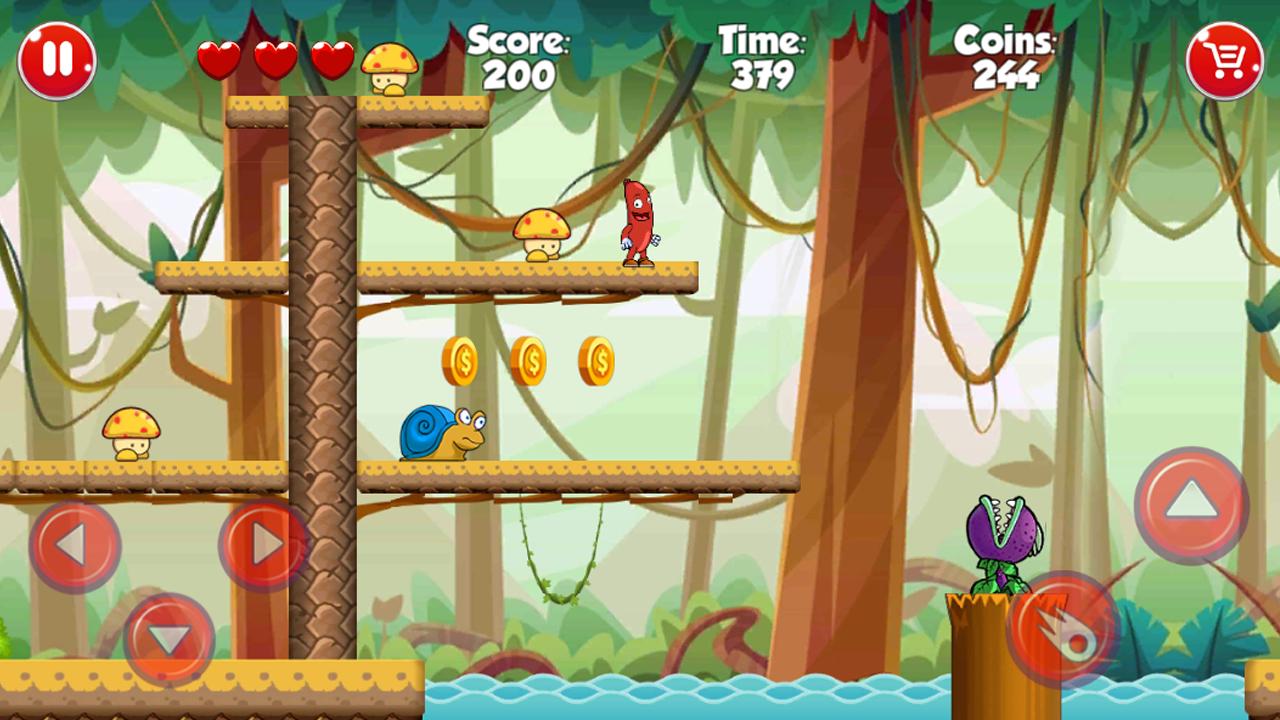Screen dimensions: 1280x720
Task: Click the mushroom on the upper platform
Action: (540, 235)
